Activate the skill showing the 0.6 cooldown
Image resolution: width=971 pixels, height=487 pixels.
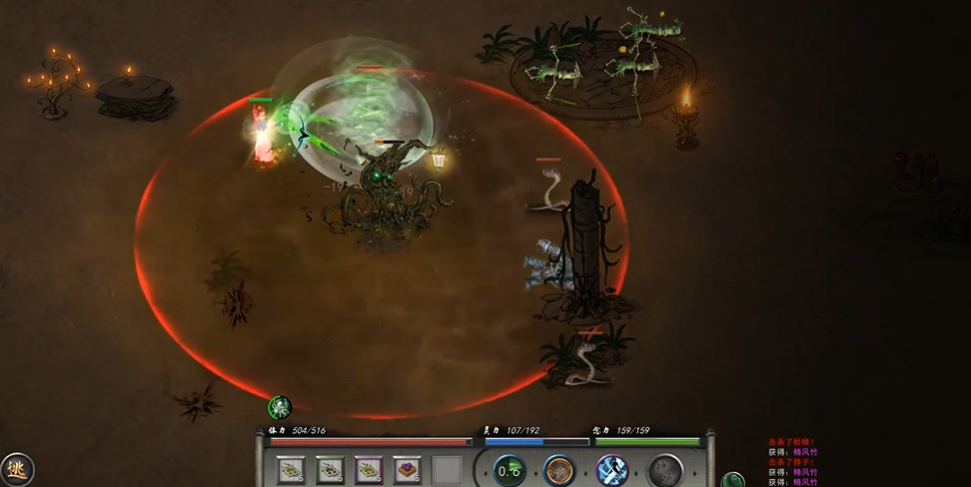pyautogui.click(x=510, y=470)
